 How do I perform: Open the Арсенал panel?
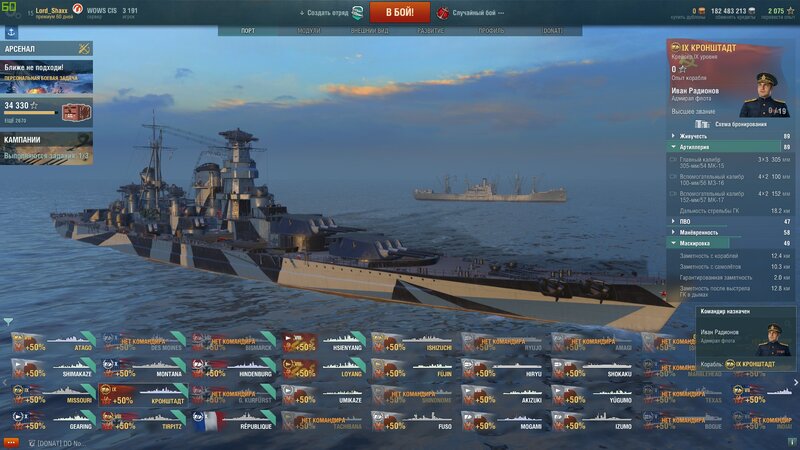47,48
